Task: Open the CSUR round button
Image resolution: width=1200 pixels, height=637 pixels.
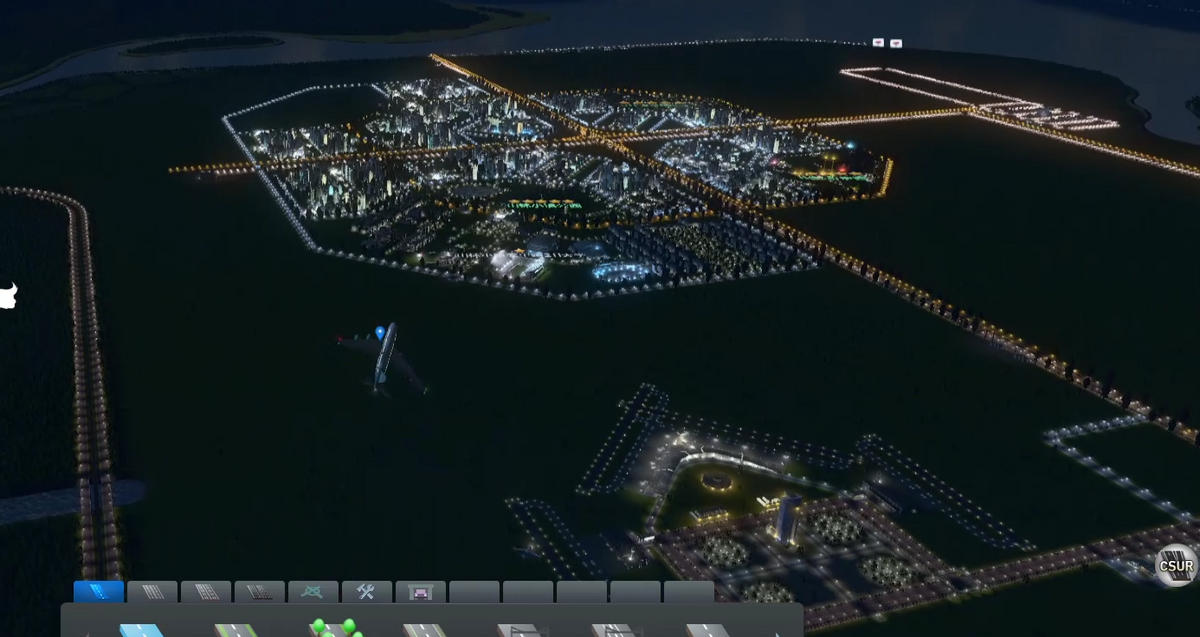Action: point(1175,566)
